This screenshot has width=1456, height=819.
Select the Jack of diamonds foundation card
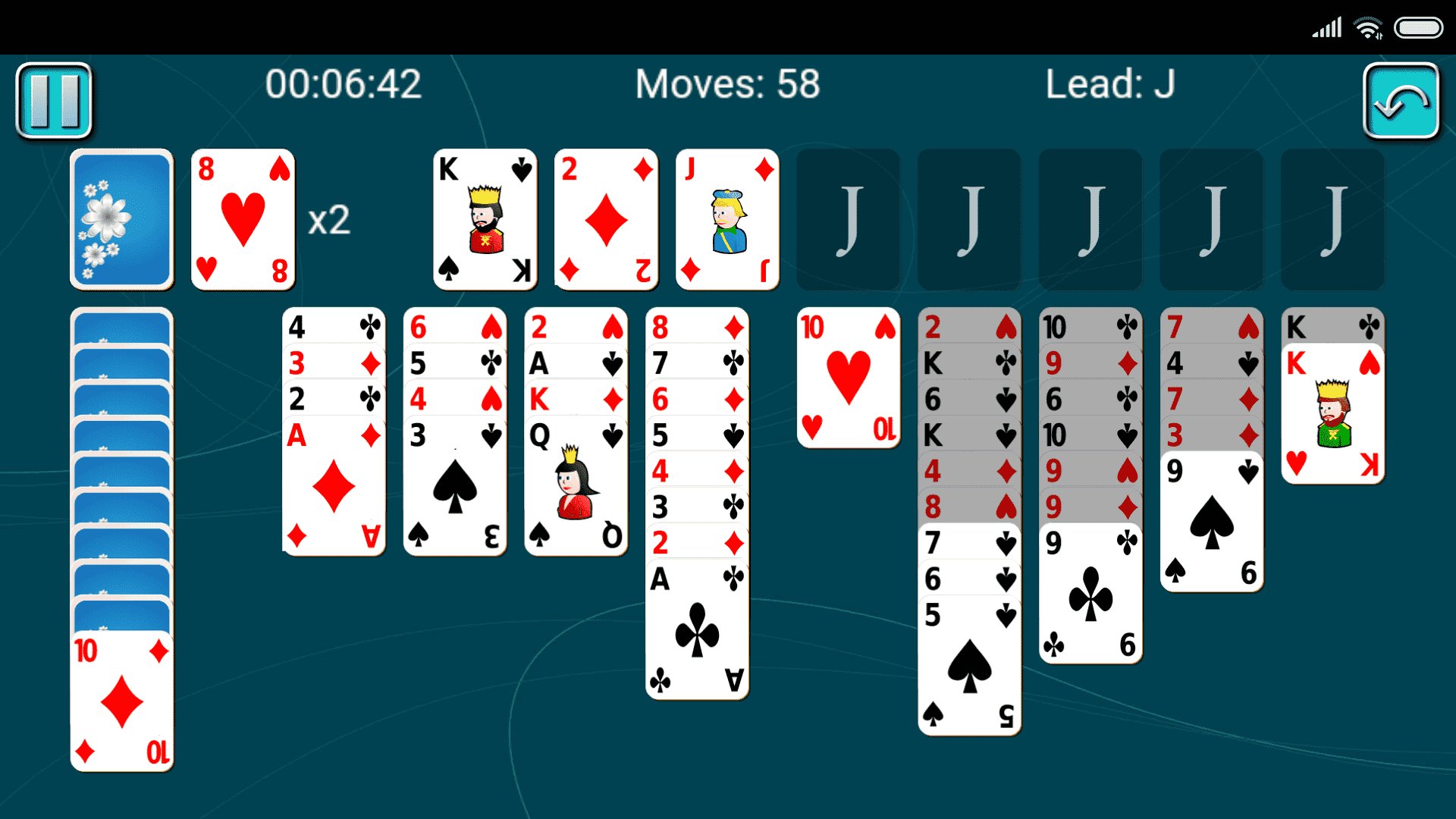726,218
